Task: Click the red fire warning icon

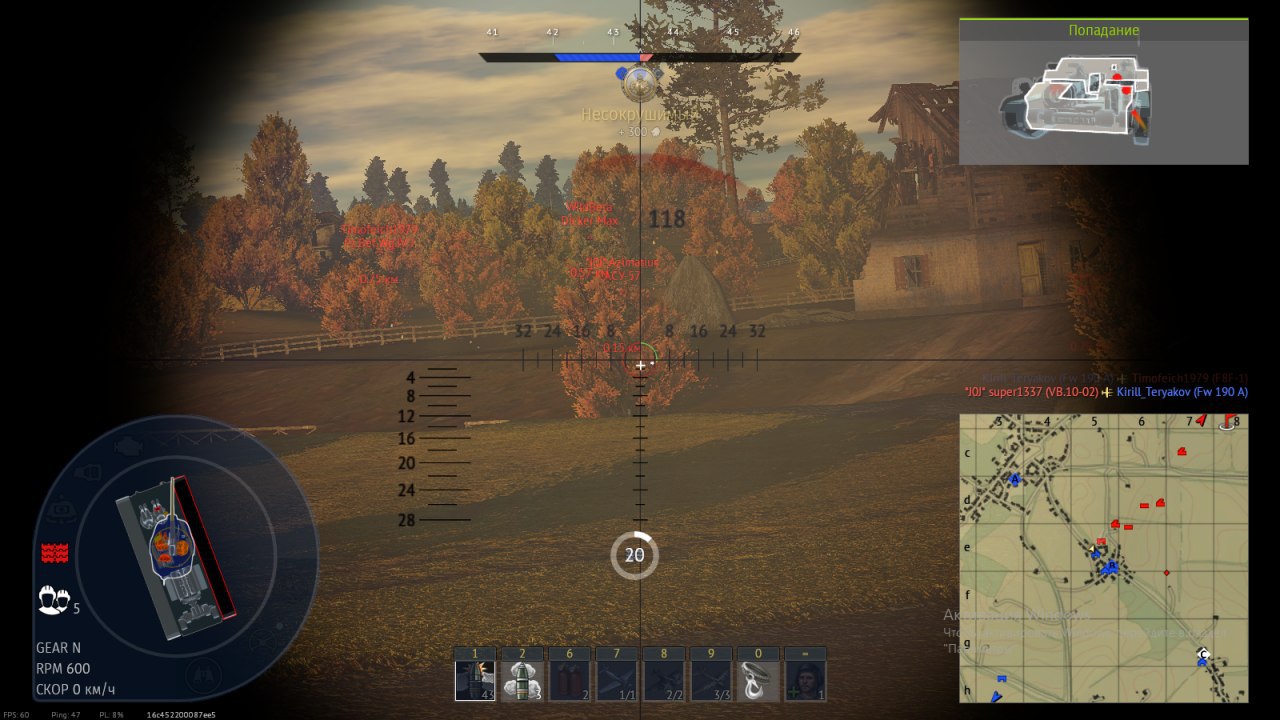Action: click(x=54, y=553)
